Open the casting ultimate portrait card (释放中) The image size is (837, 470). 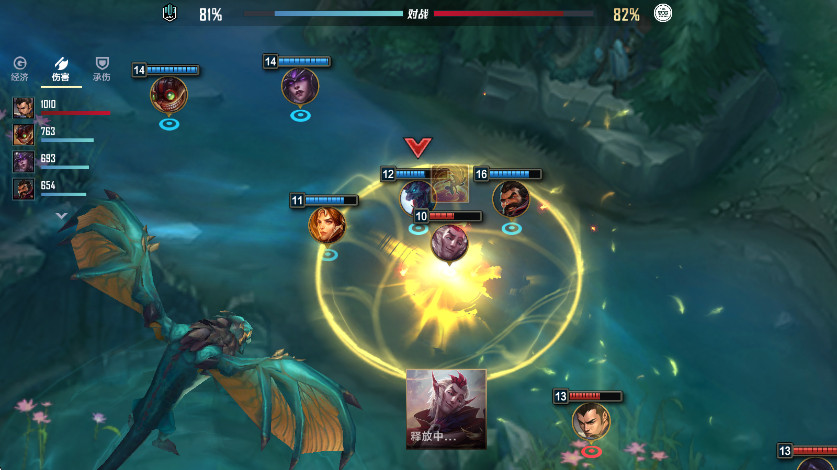coord(446,408)
